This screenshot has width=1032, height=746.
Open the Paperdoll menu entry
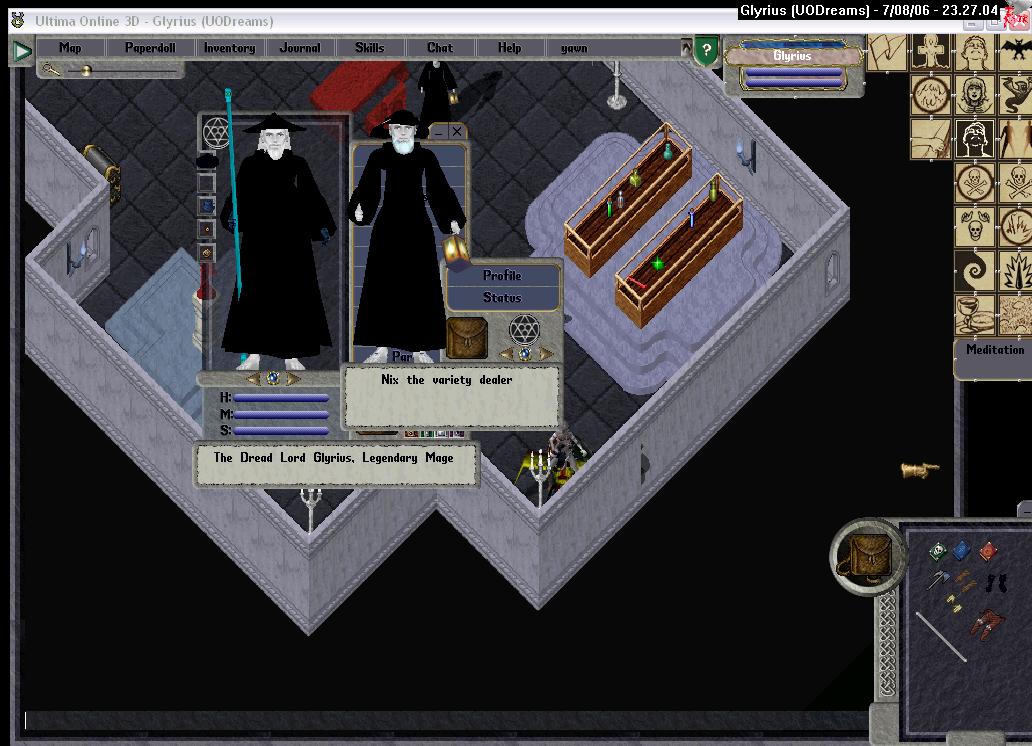pyautogui.click(x=150, y=48)
